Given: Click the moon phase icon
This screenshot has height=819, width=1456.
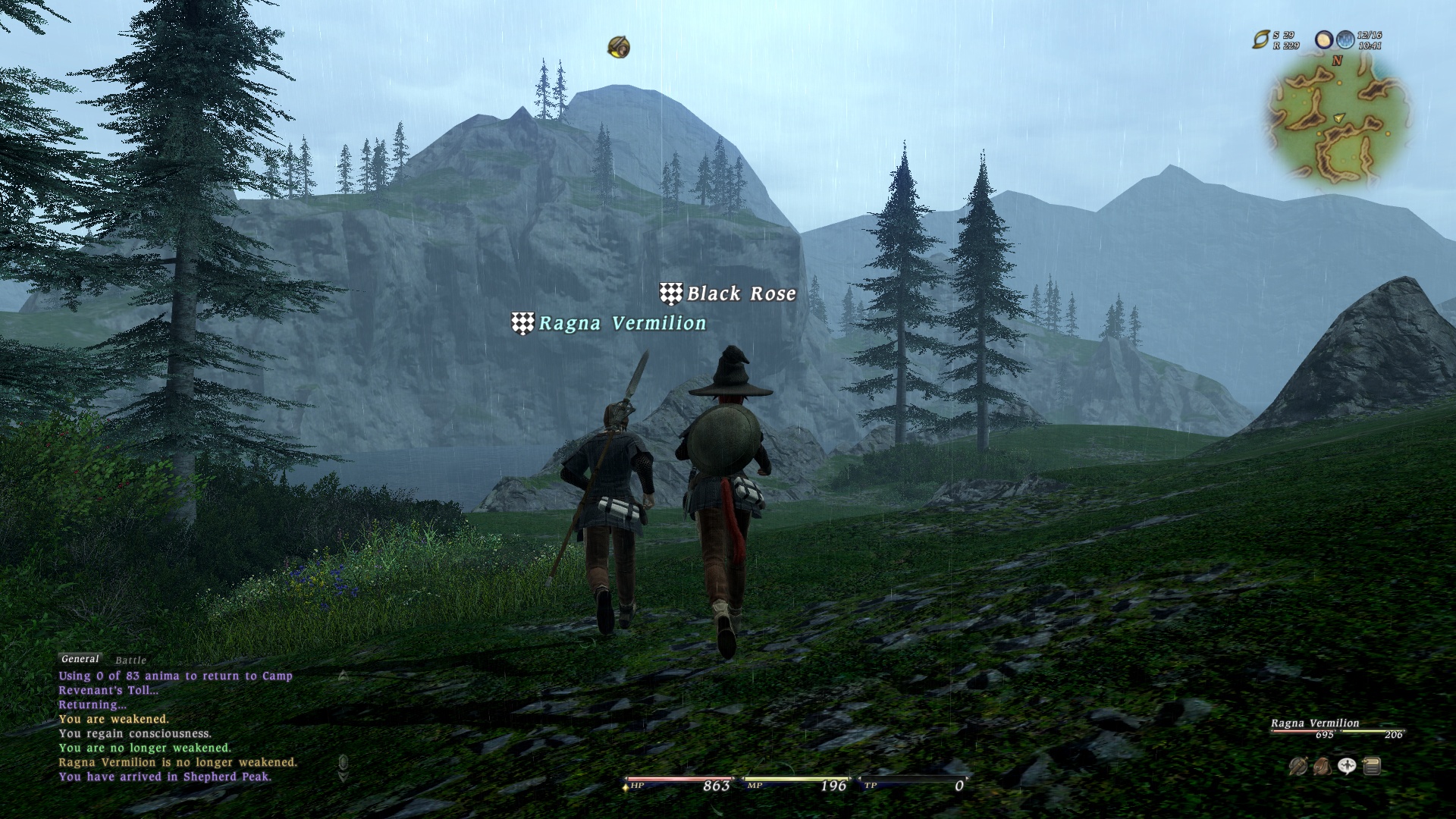Looking at the screenshot, I should coord(1324,39).
